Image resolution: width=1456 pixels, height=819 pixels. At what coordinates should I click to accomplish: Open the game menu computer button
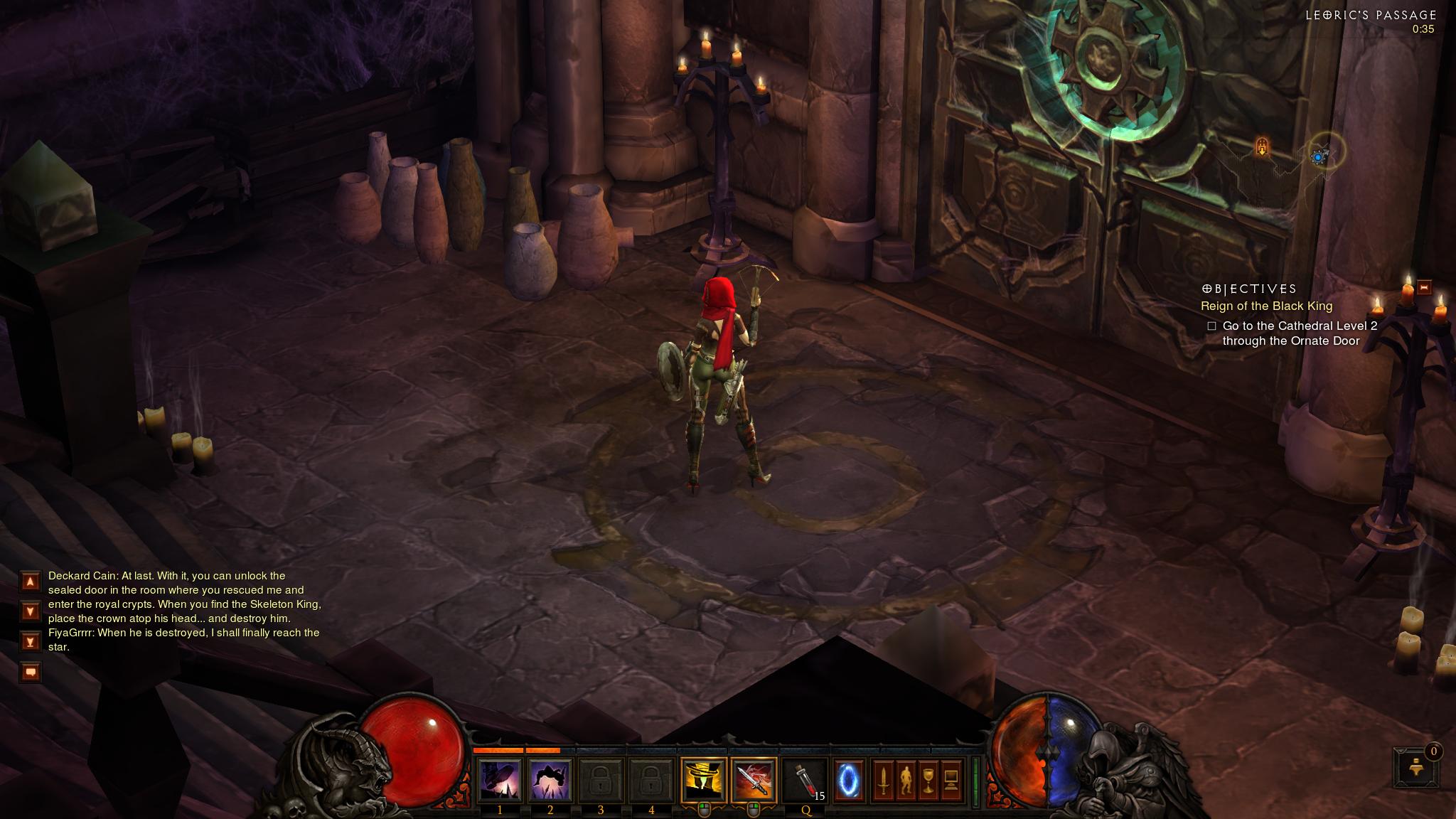[x=951, y=781]
